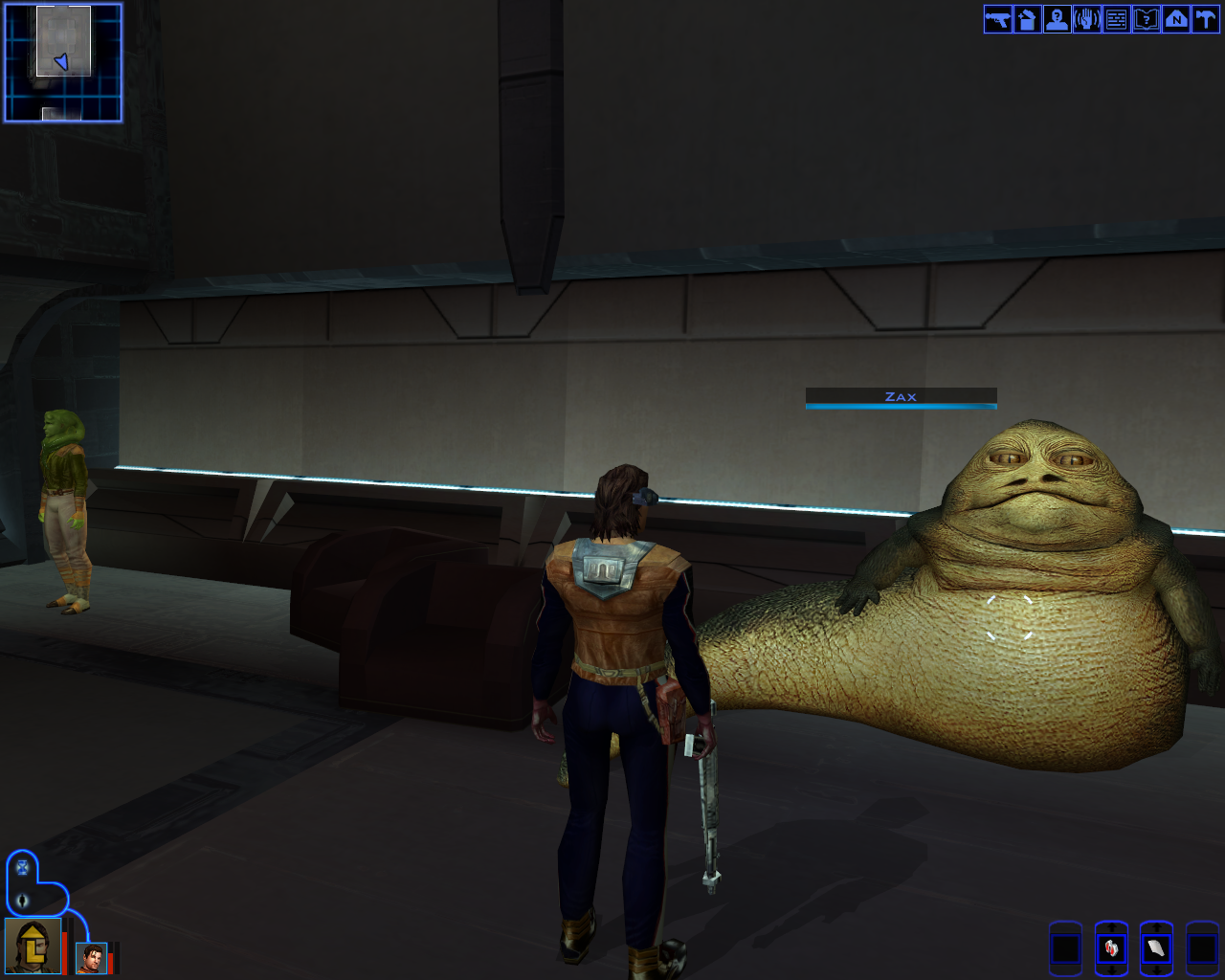Open the Map screen via compass icon
The height and width of the screenshot is (980, 1225).
coord(1178,19)
